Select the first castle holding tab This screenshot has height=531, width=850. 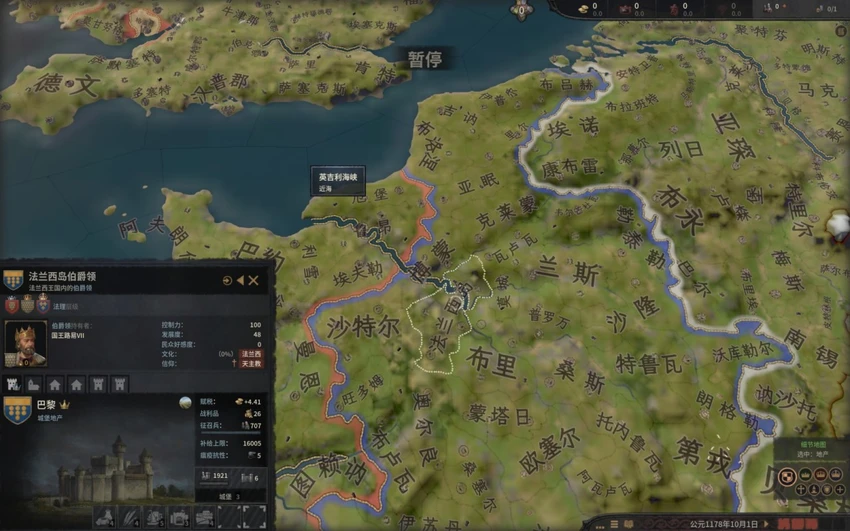click(14, 384)
